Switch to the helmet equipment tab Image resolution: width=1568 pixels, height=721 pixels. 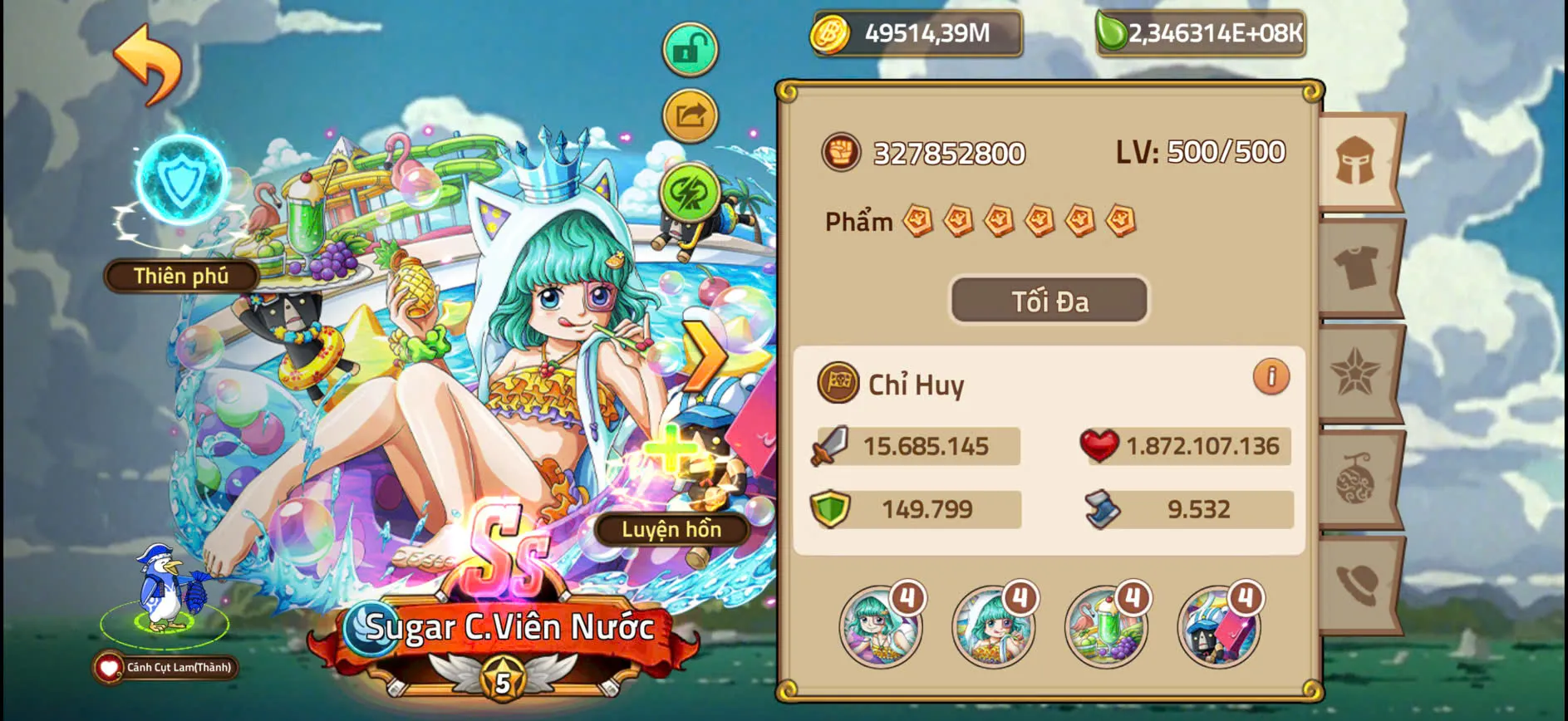[1357, 162]
